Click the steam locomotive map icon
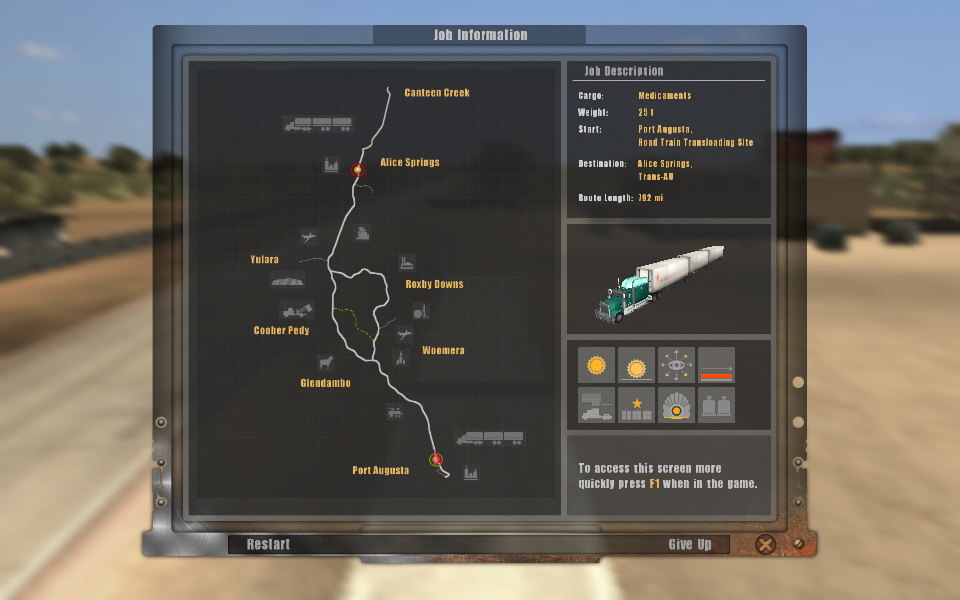The image size is (960, 600). point(395,411)
